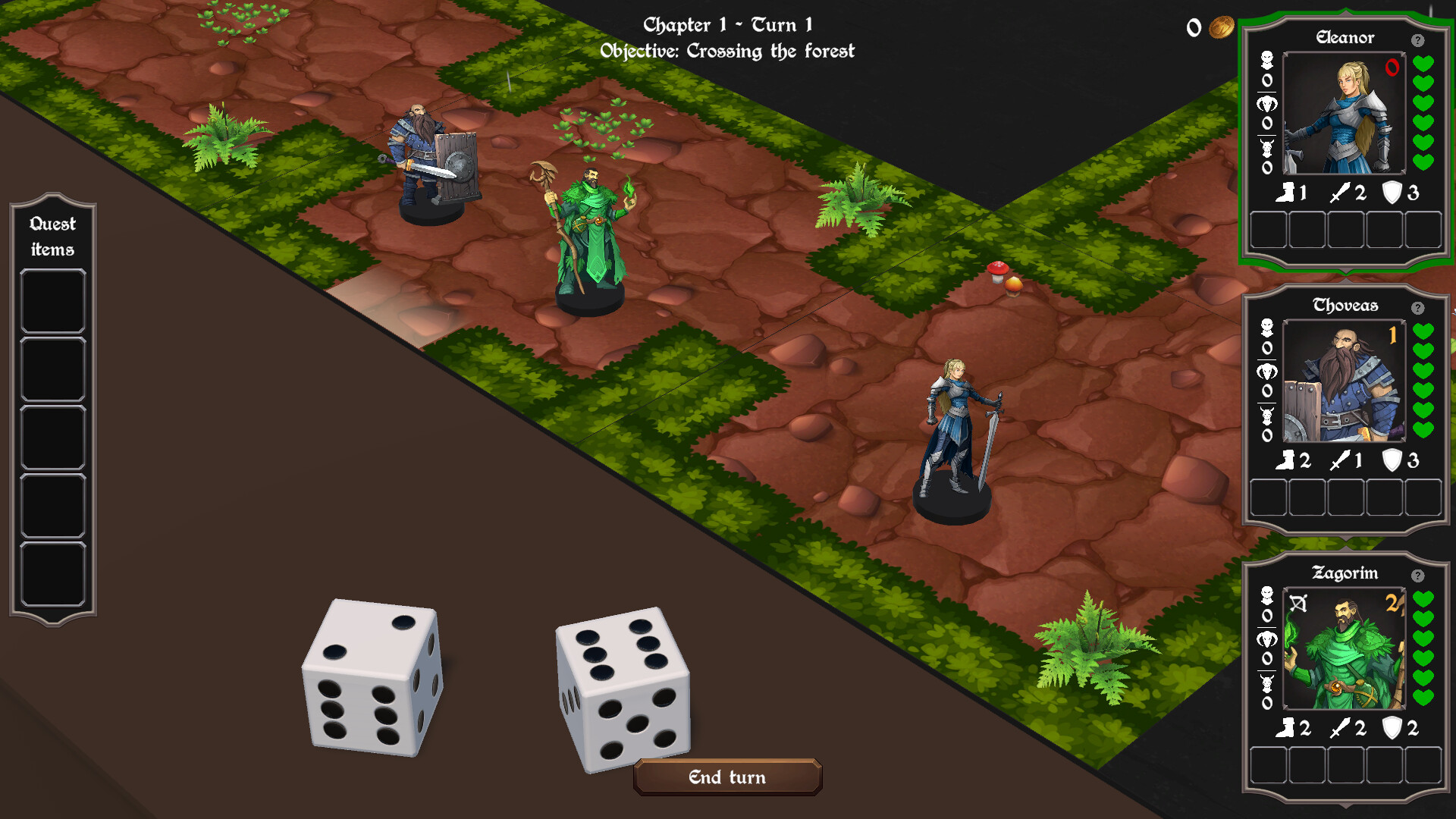The image size is (1456, 819).
Task: Click the Chapter 1 - Turn 1 header
Action: pos(728,25)
